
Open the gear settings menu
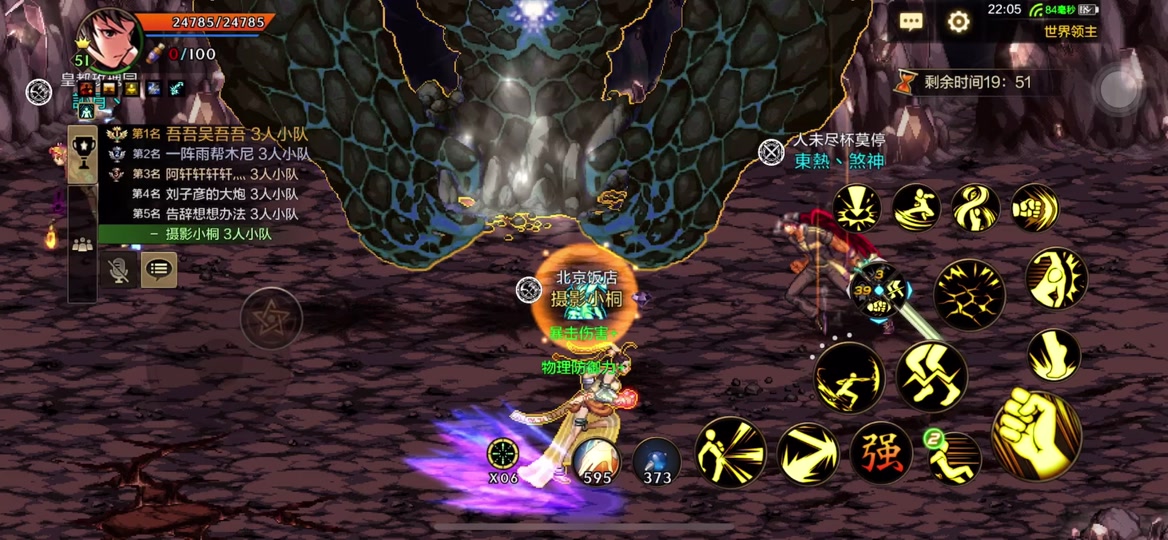959,22
